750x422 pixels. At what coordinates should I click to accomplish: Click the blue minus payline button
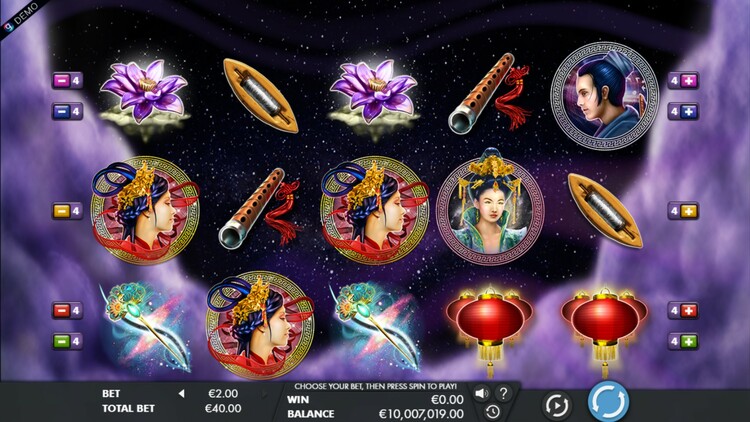60,112
